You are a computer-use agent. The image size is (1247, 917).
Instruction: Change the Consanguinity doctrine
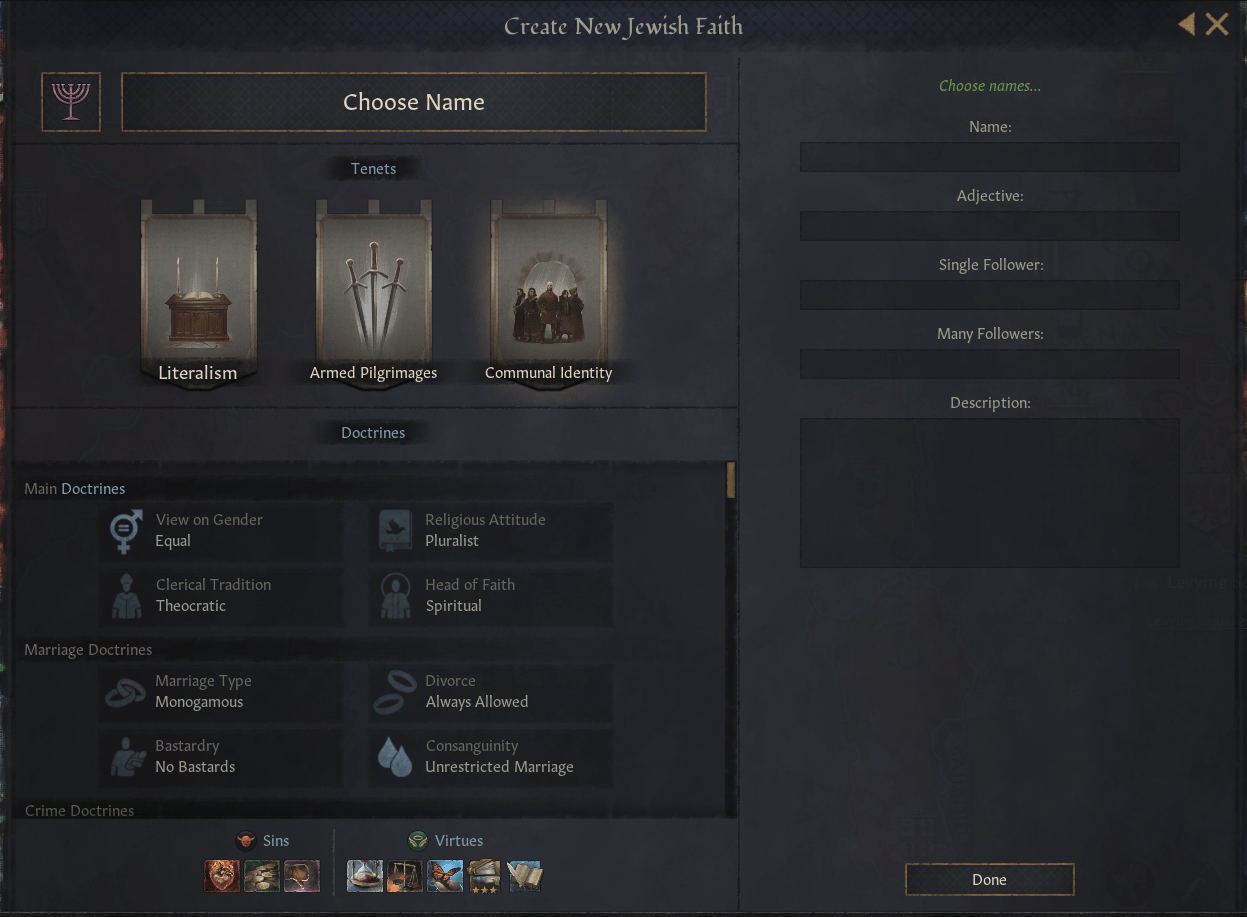tap(491, 757)
